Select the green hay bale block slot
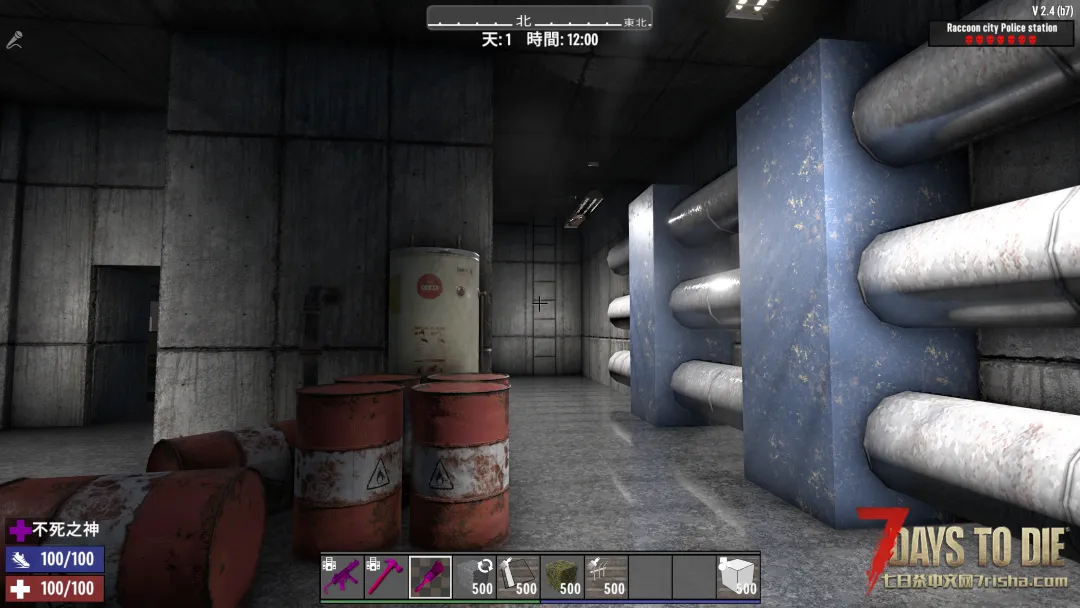 point(562,577)
